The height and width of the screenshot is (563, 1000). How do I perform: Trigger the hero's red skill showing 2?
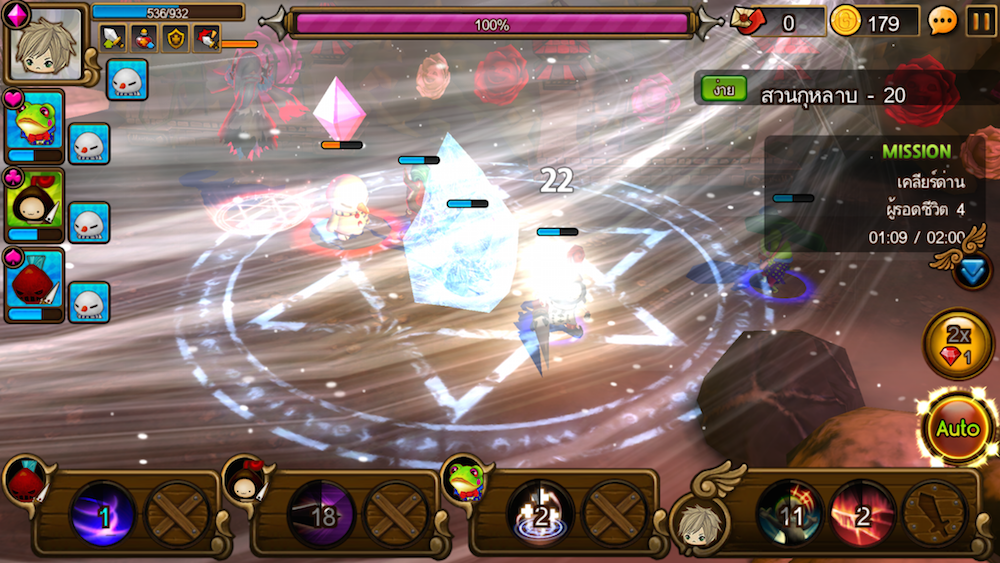coord(862,514)
